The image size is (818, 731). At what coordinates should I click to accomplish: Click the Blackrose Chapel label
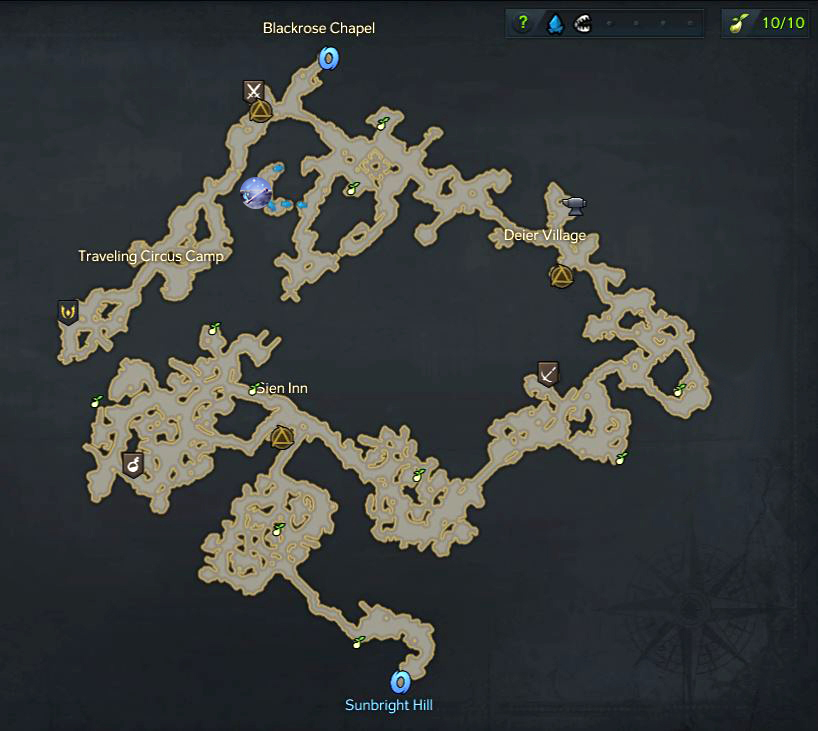coord(319,28)
